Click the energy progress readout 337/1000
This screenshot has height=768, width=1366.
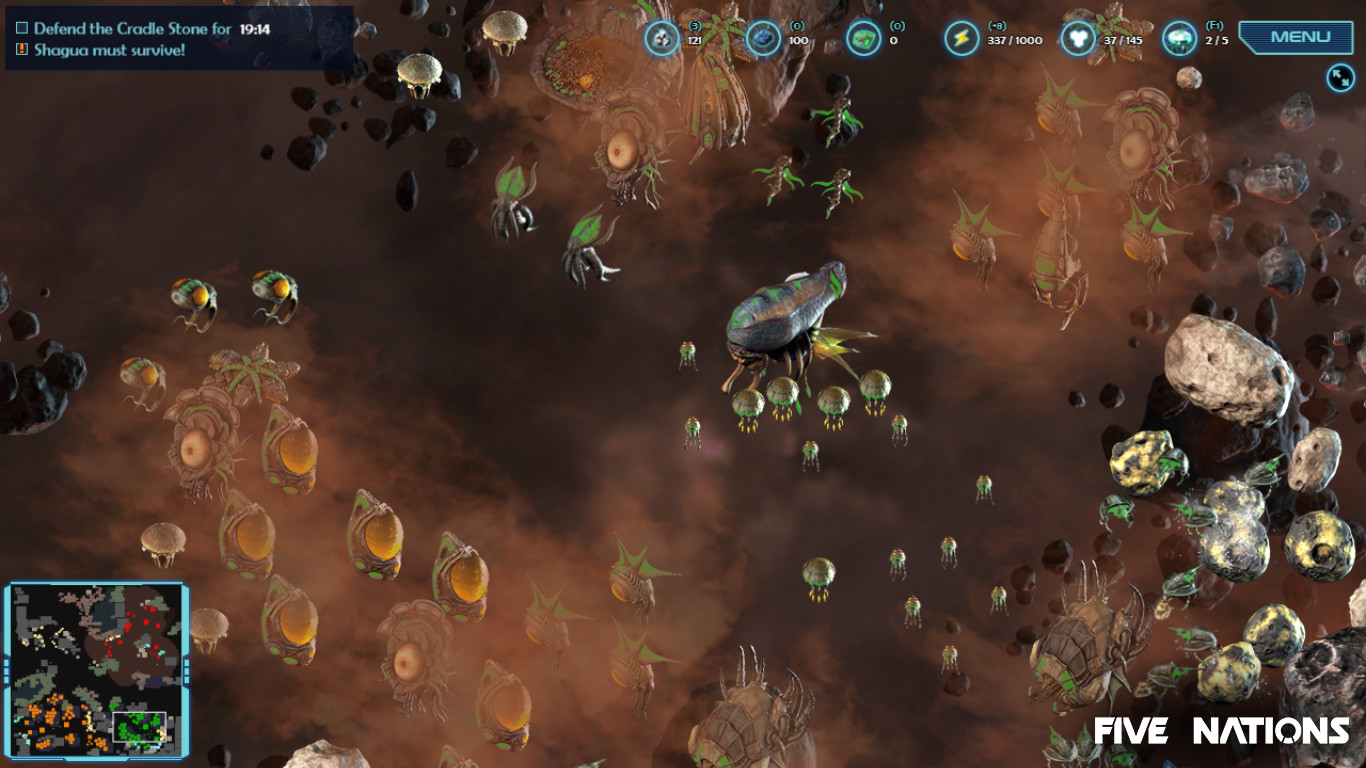point(1012,42)
